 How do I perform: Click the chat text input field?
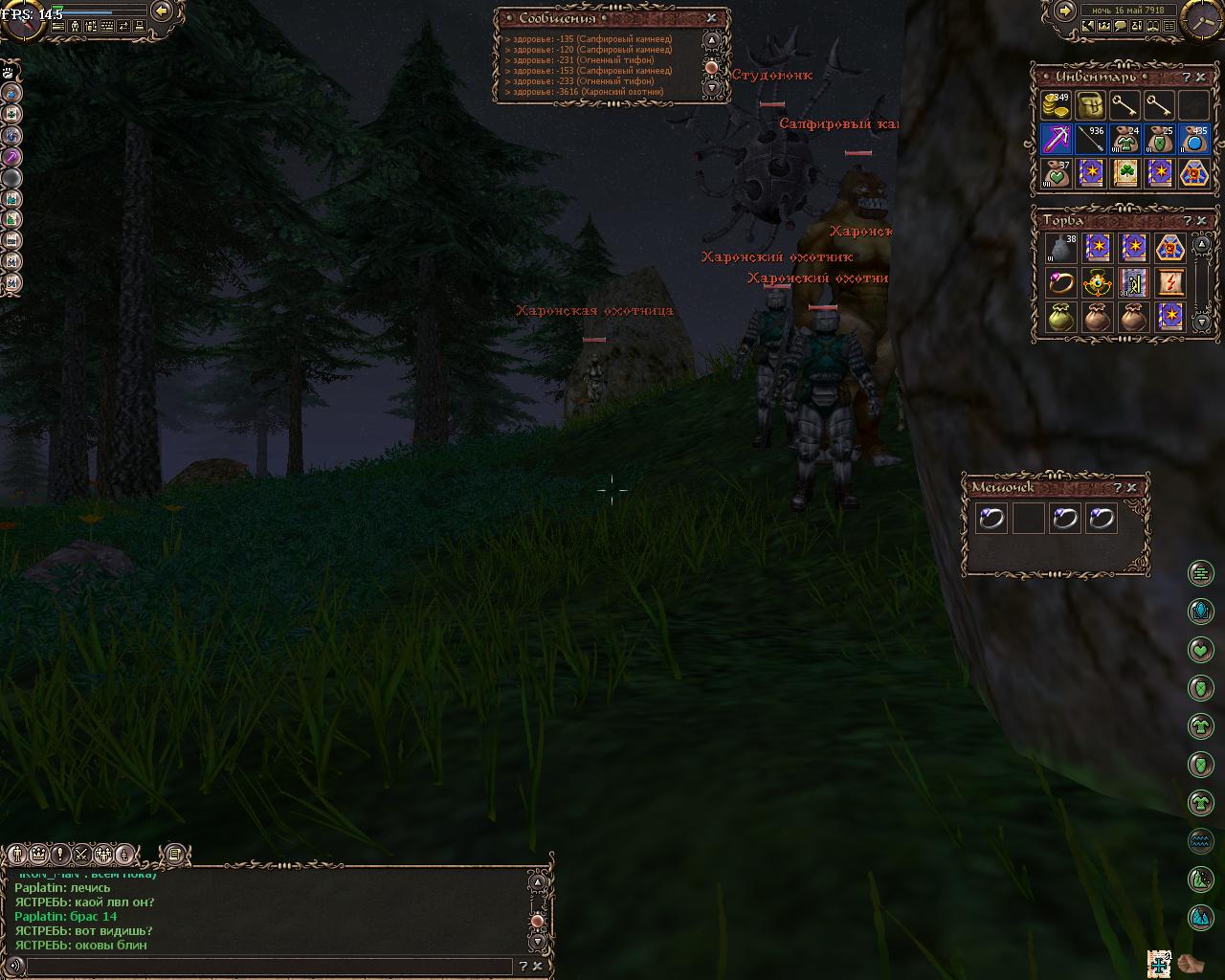(273, 968)
